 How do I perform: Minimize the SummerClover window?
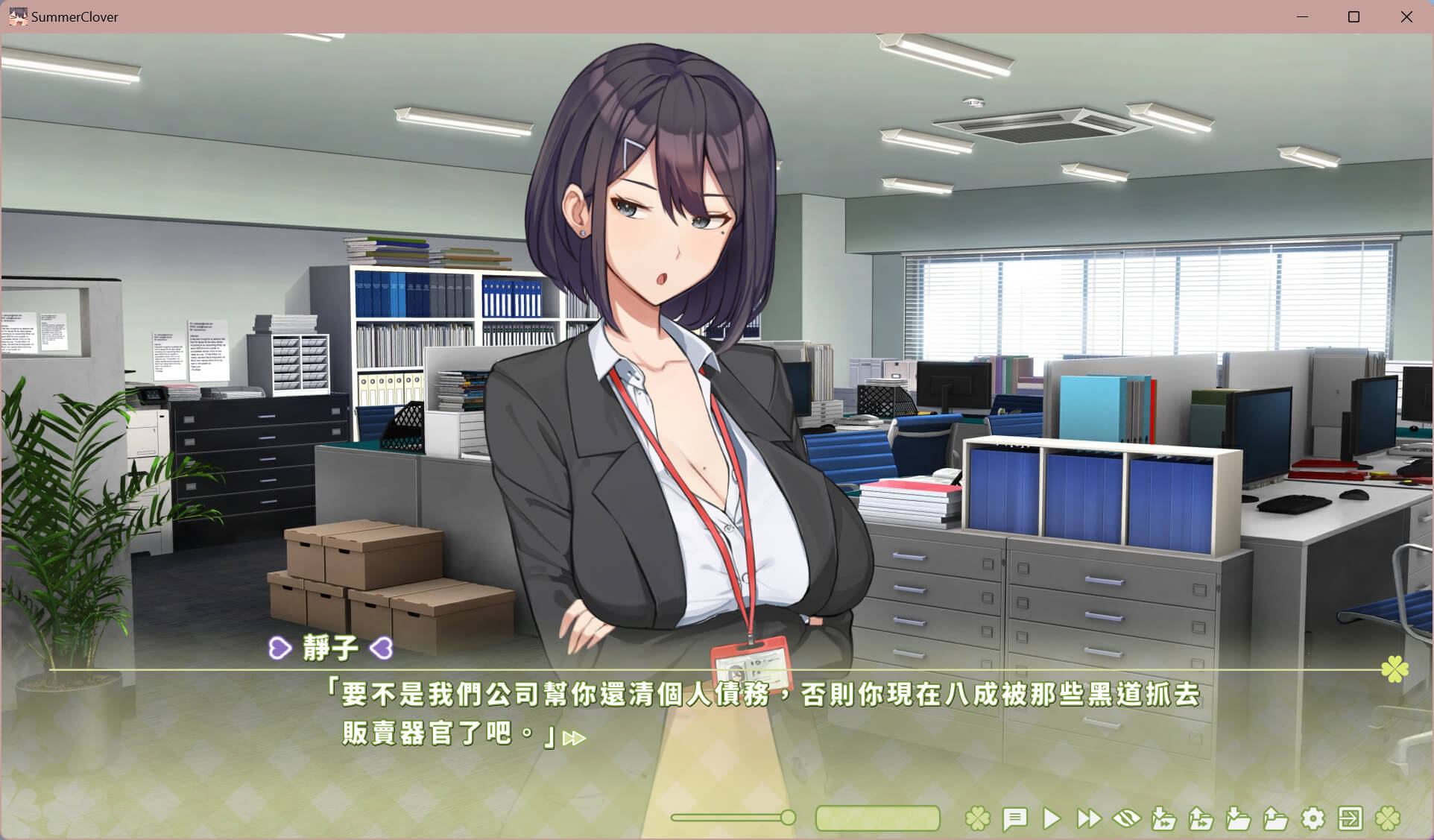click(1303, 16)
